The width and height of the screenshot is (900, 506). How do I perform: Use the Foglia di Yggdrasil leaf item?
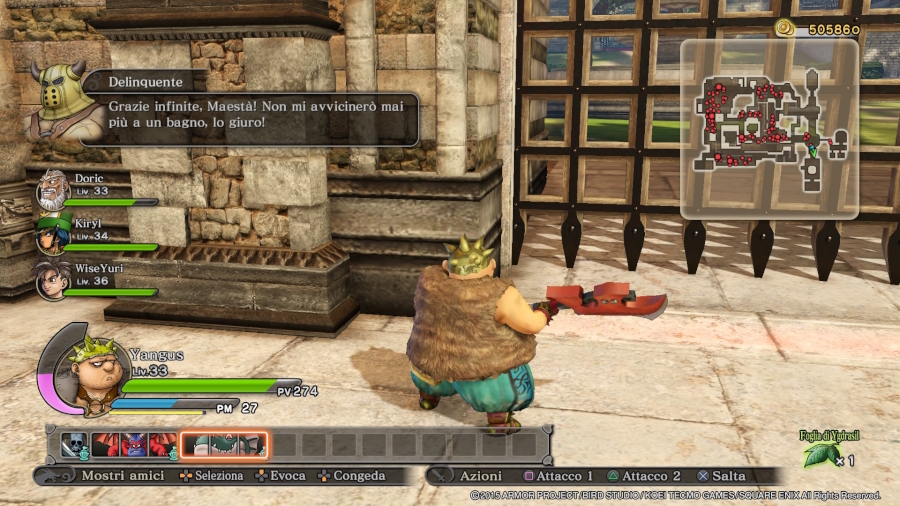[821, 456]
